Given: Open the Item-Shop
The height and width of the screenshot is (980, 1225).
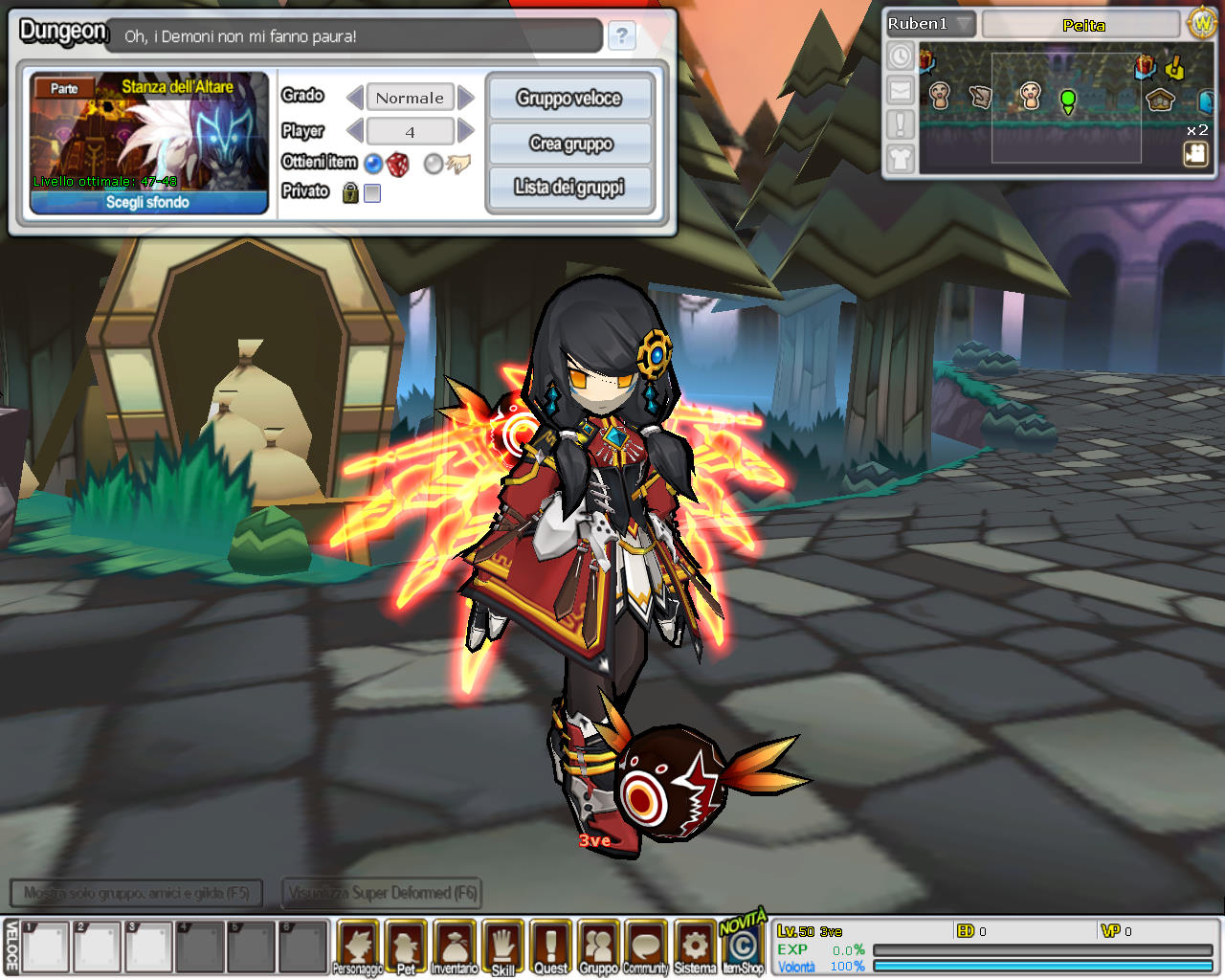Looking at the screenshot, I should (x=743, y=947).
